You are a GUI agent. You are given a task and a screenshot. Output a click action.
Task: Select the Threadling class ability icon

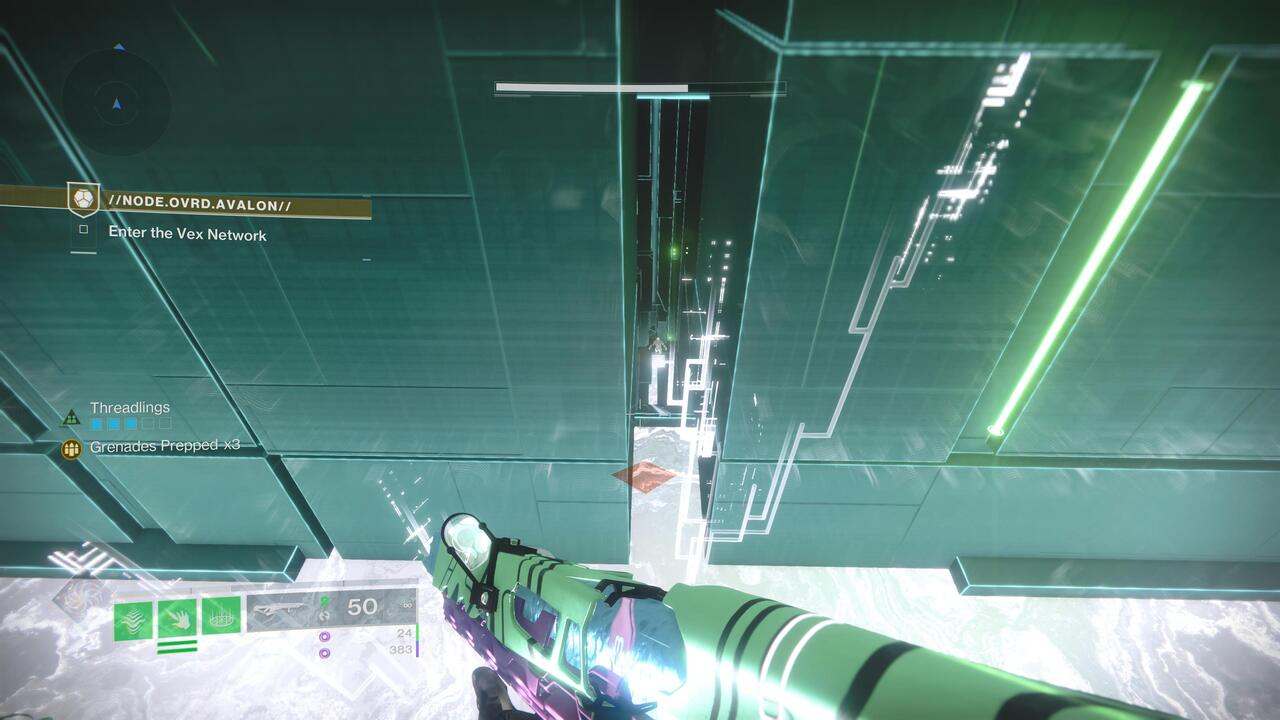[x=135, y=616]
